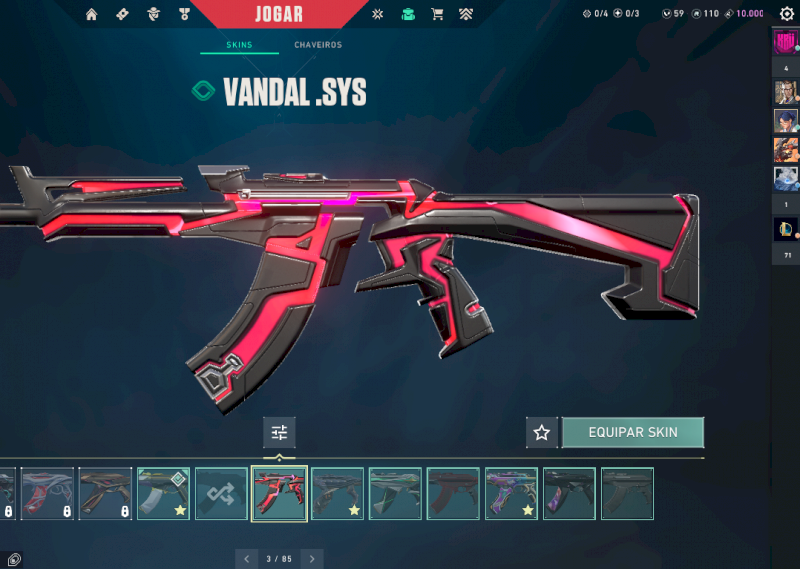The image size is (800, 569).
Task: Open the collection icon highlighted in green
Action: (407, 14)
